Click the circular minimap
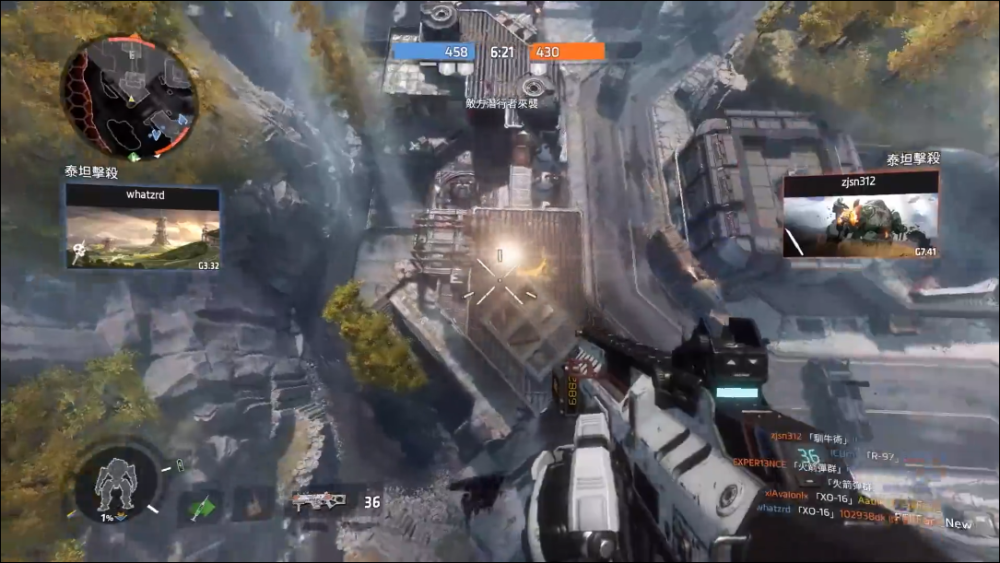Screen dimensions: 1000x563 (x=128, y=98)
